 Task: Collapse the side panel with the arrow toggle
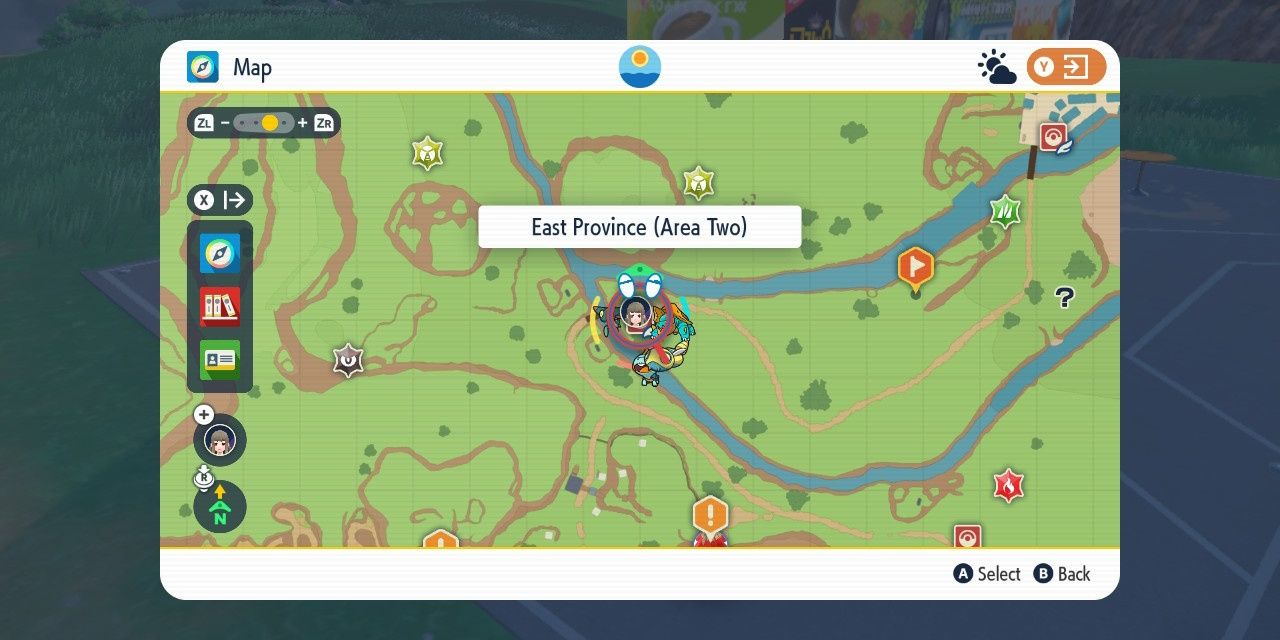(220, 200)
